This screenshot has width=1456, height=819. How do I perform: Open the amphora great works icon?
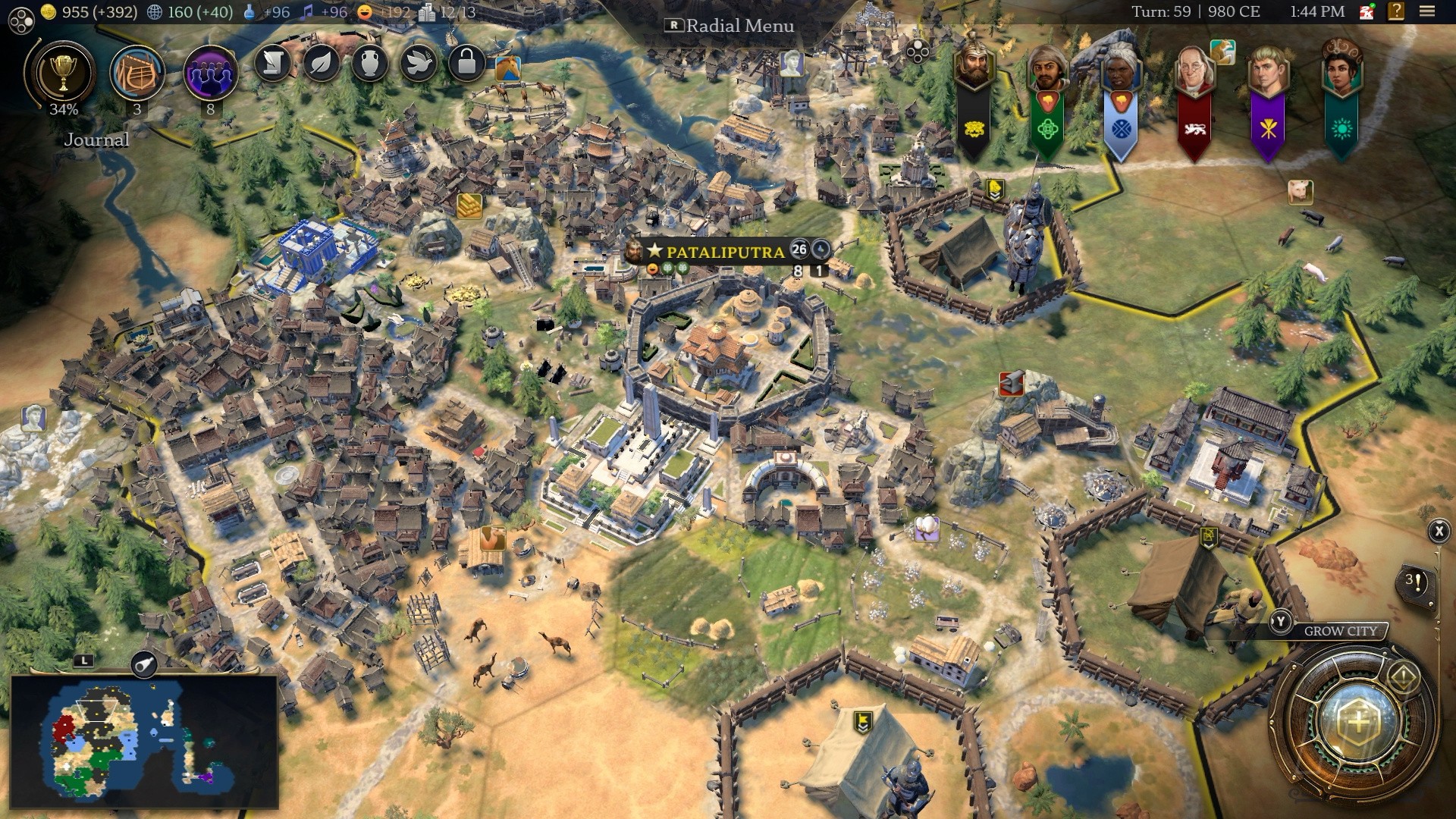(x=370, y=64)
